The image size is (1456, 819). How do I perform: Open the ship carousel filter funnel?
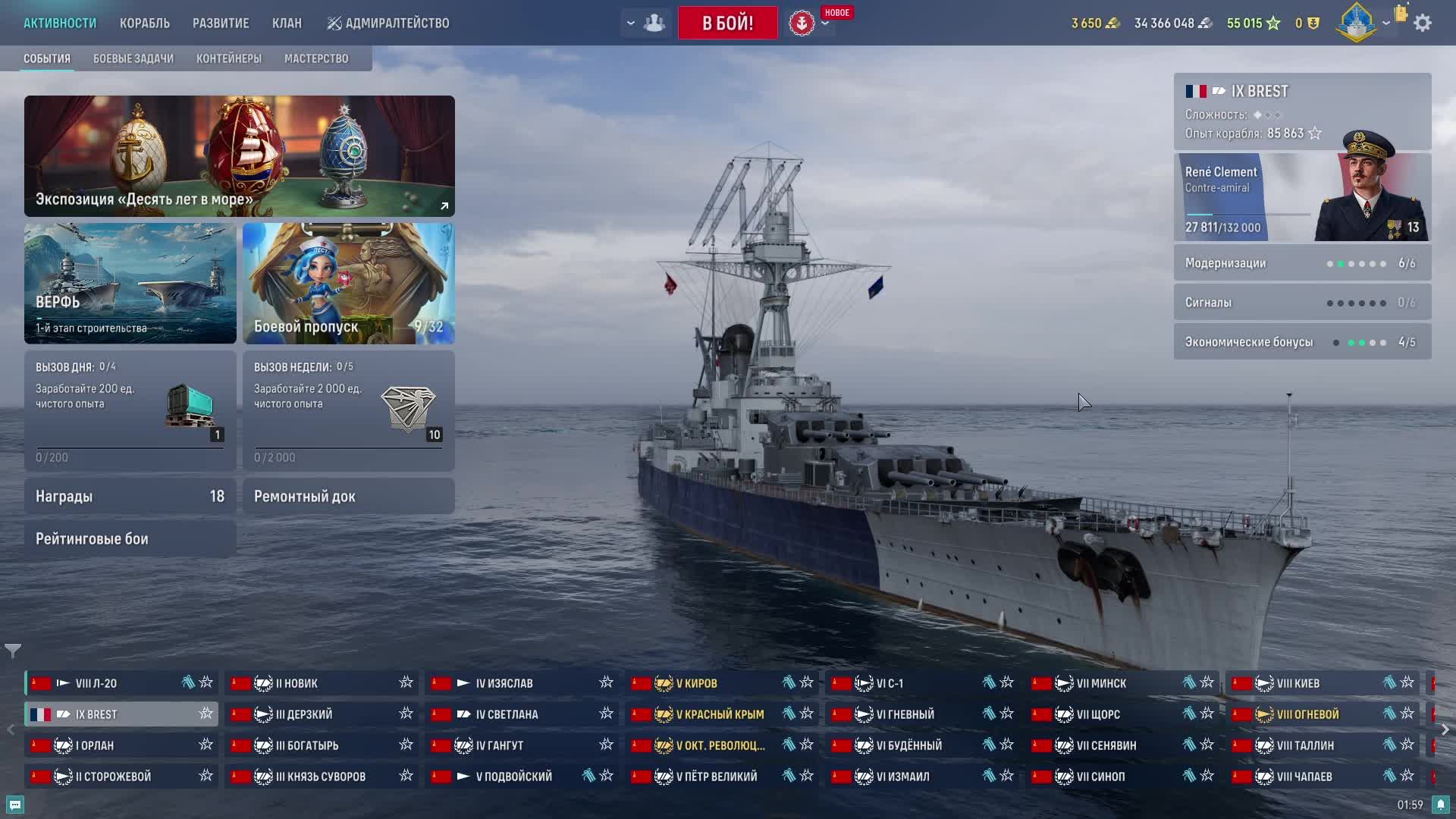coord(13,651)
